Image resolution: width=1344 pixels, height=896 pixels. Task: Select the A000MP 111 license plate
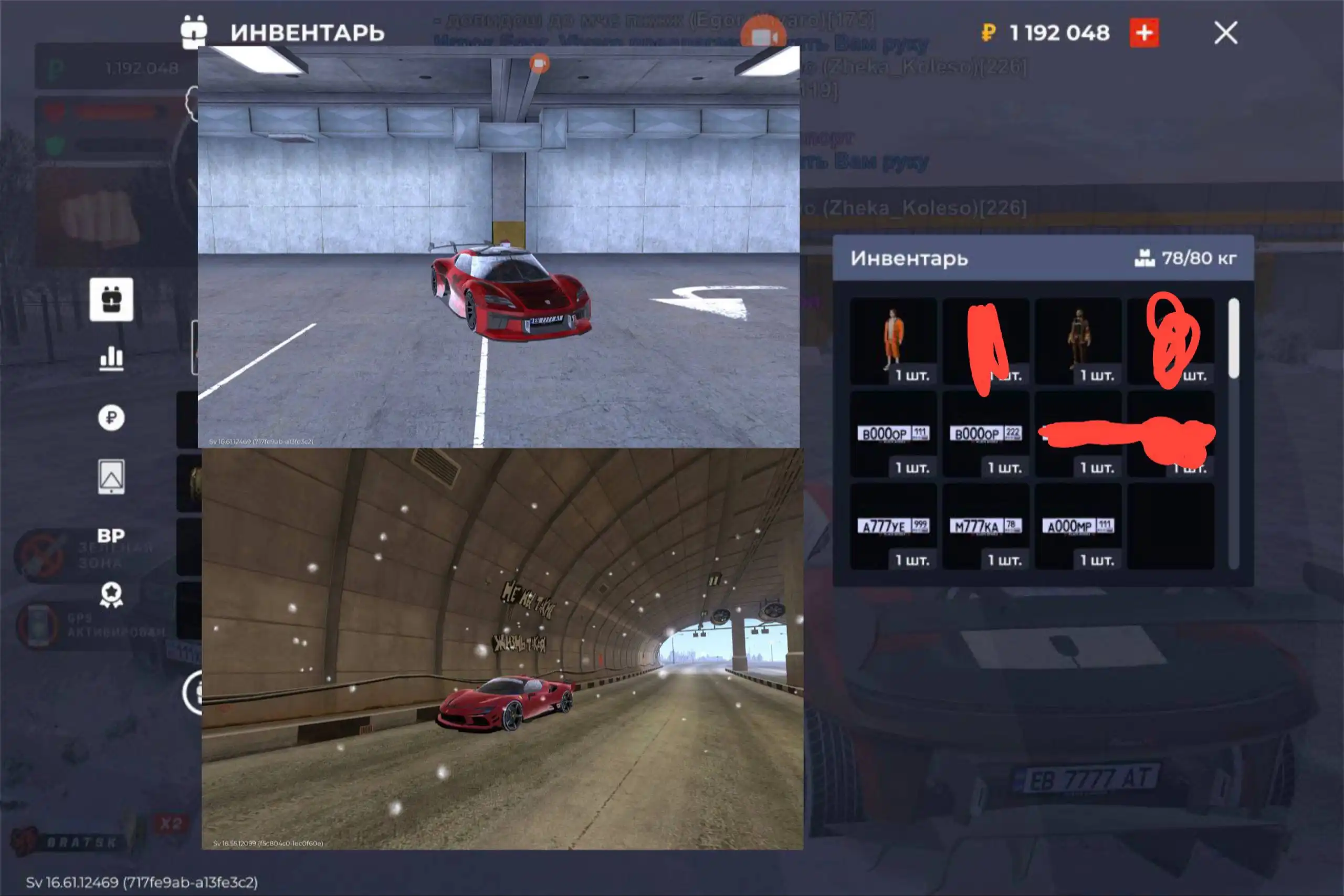click(1078, 526)
